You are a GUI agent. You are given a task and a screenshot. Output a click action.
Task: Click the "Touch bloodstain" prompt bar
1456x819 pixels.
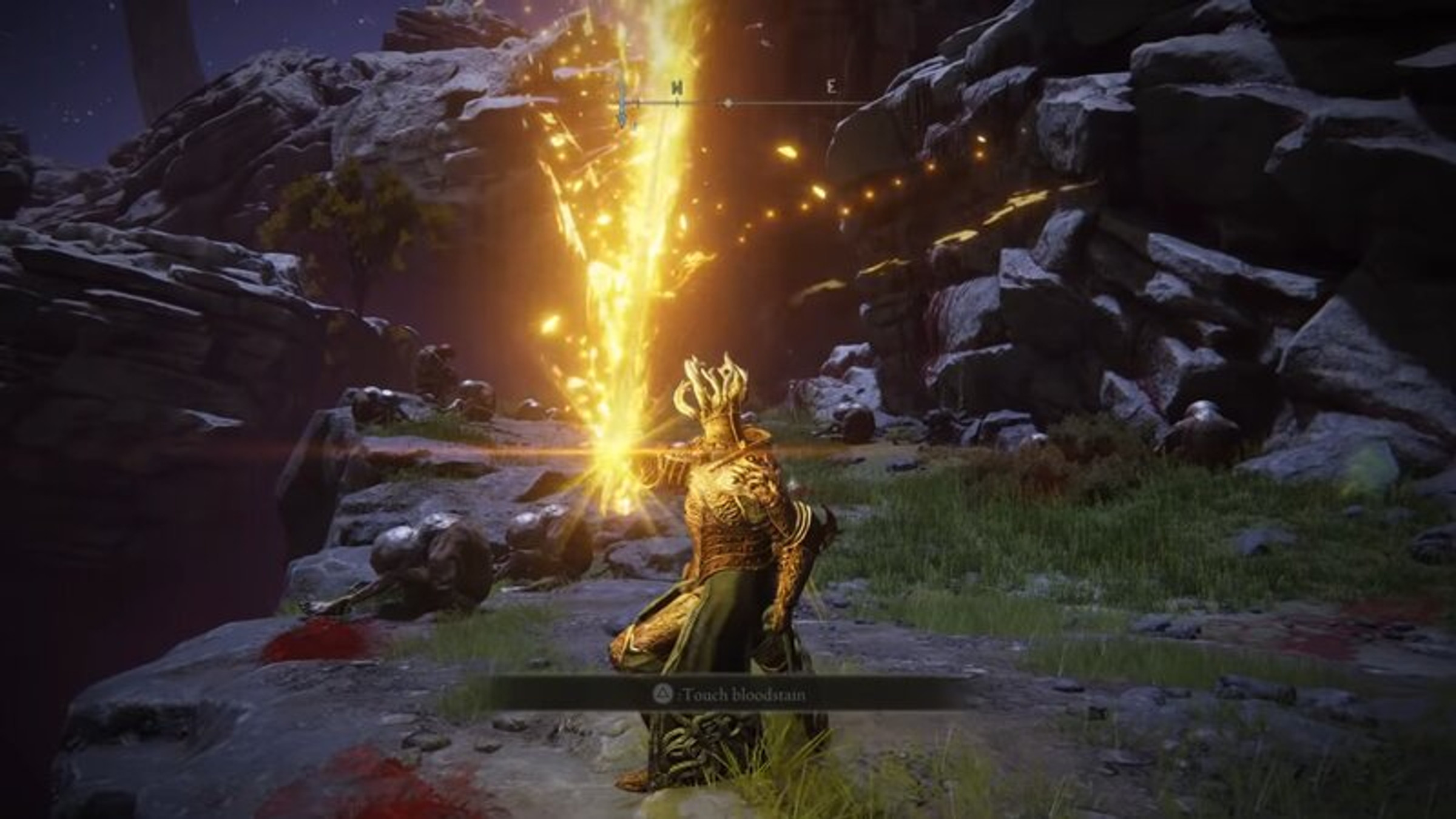[728, 693]
